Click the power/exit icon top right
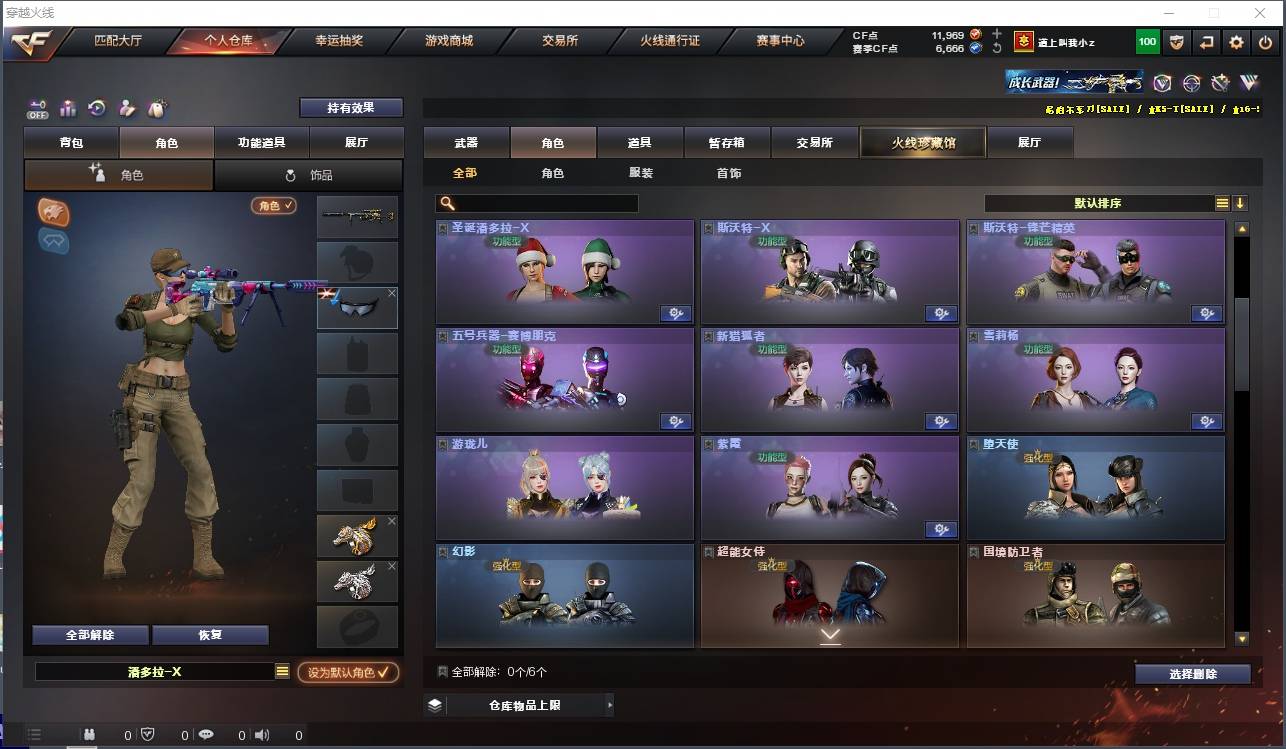Screen dimensions: 1286x749 1263,42
